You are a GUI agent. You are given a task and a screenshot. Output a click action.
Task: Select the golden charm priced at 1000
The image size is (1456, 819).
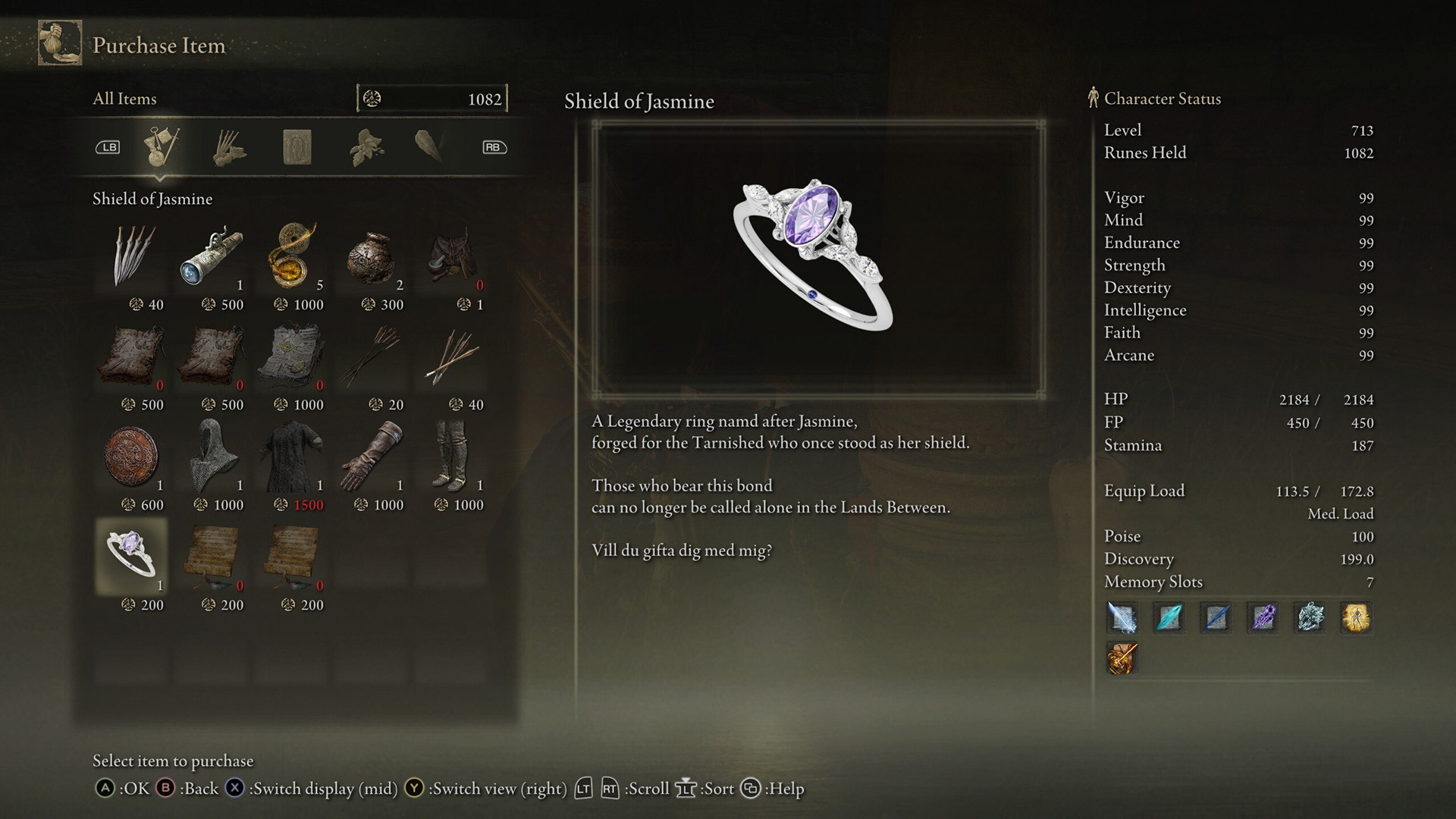click(293, 256)
